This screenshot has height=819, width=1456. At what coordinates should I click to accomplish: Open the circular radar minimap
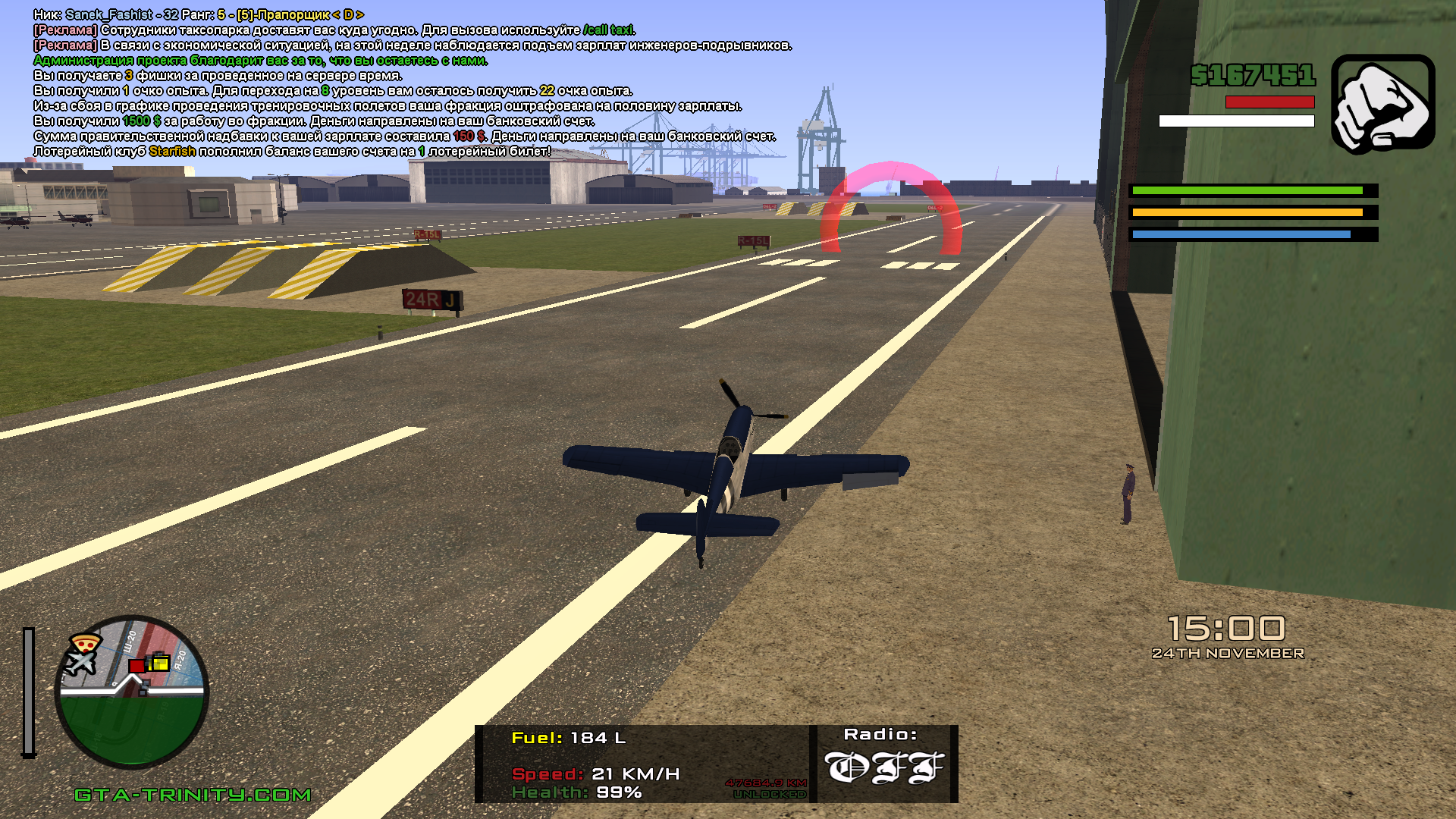click(131, 692)
